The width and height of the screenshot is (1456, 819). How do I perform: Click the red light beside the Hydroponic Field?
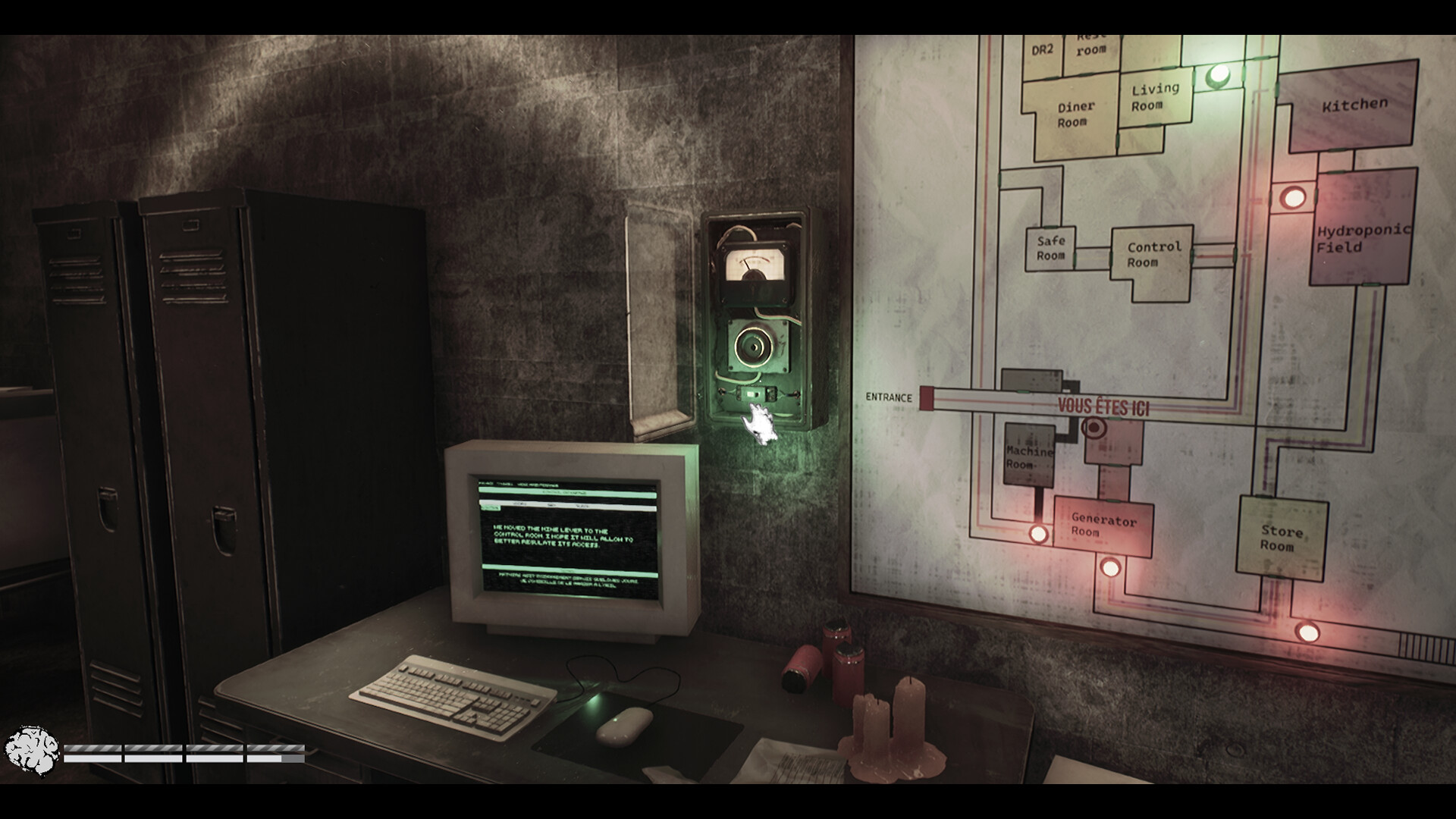(1294, 199)
